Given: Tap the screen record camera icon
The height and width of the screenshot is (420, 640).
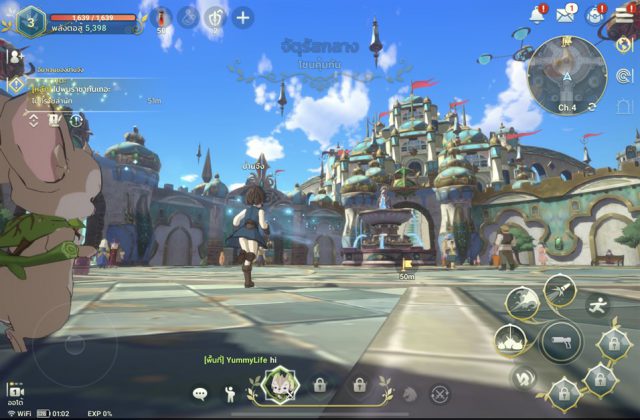Looking at the screenshot, I should point(14,392).
